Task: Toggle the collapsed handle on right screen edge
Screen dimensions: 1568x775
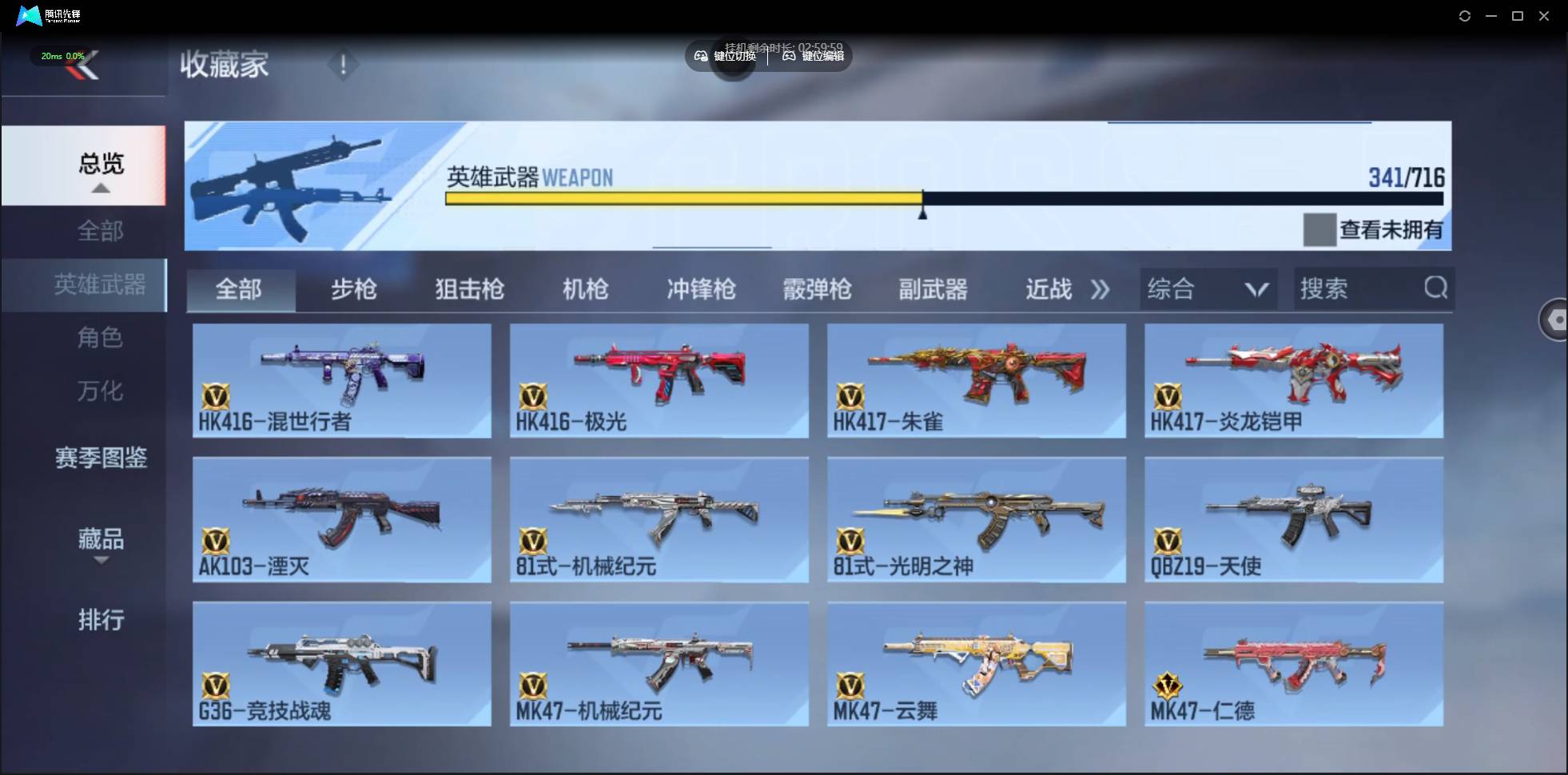Action: 1556,320
